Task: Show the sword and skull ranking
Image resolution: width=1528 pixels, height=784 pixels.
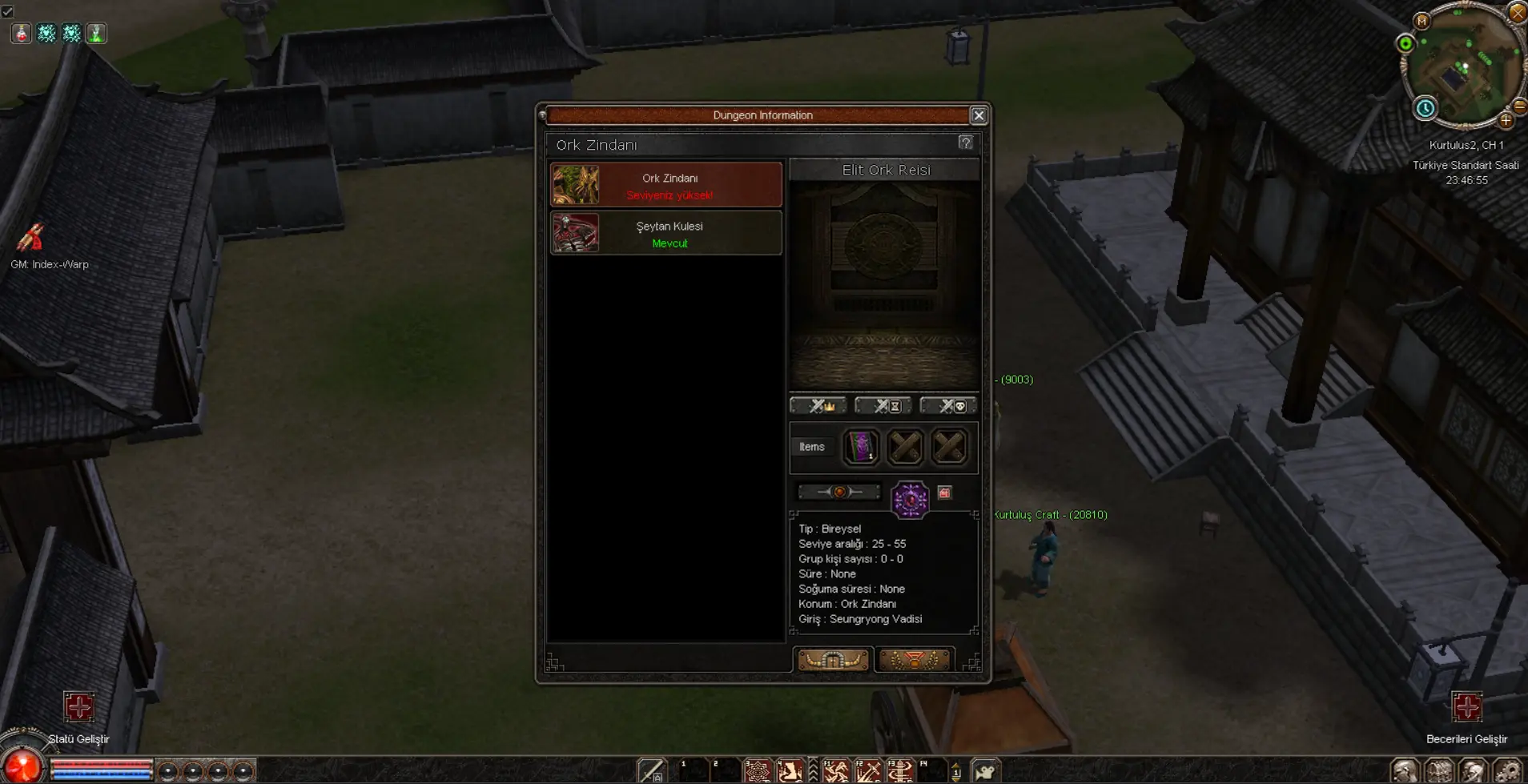Action: click(x=948, y=406)
